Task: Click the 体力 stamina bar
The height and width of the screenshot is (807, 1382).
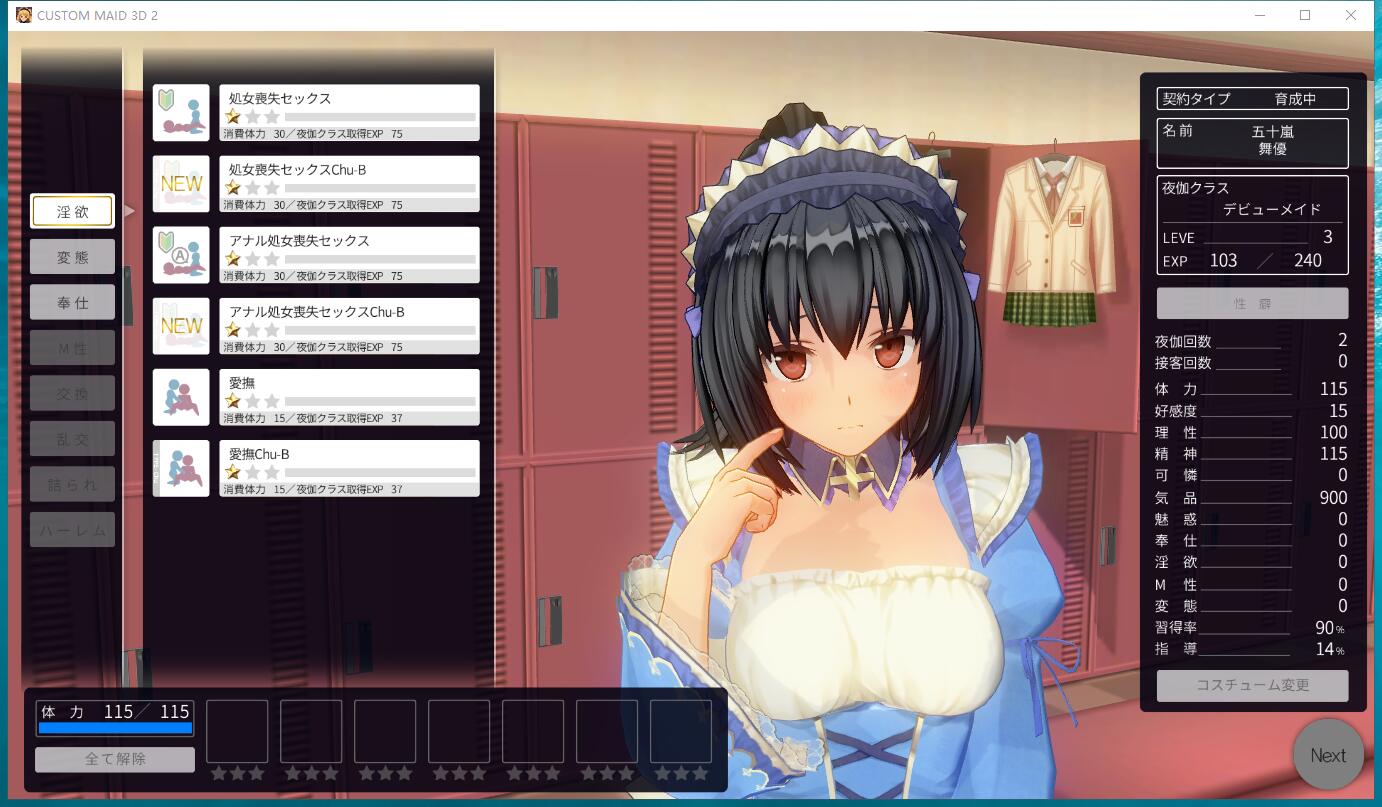Action: point(114,727)
